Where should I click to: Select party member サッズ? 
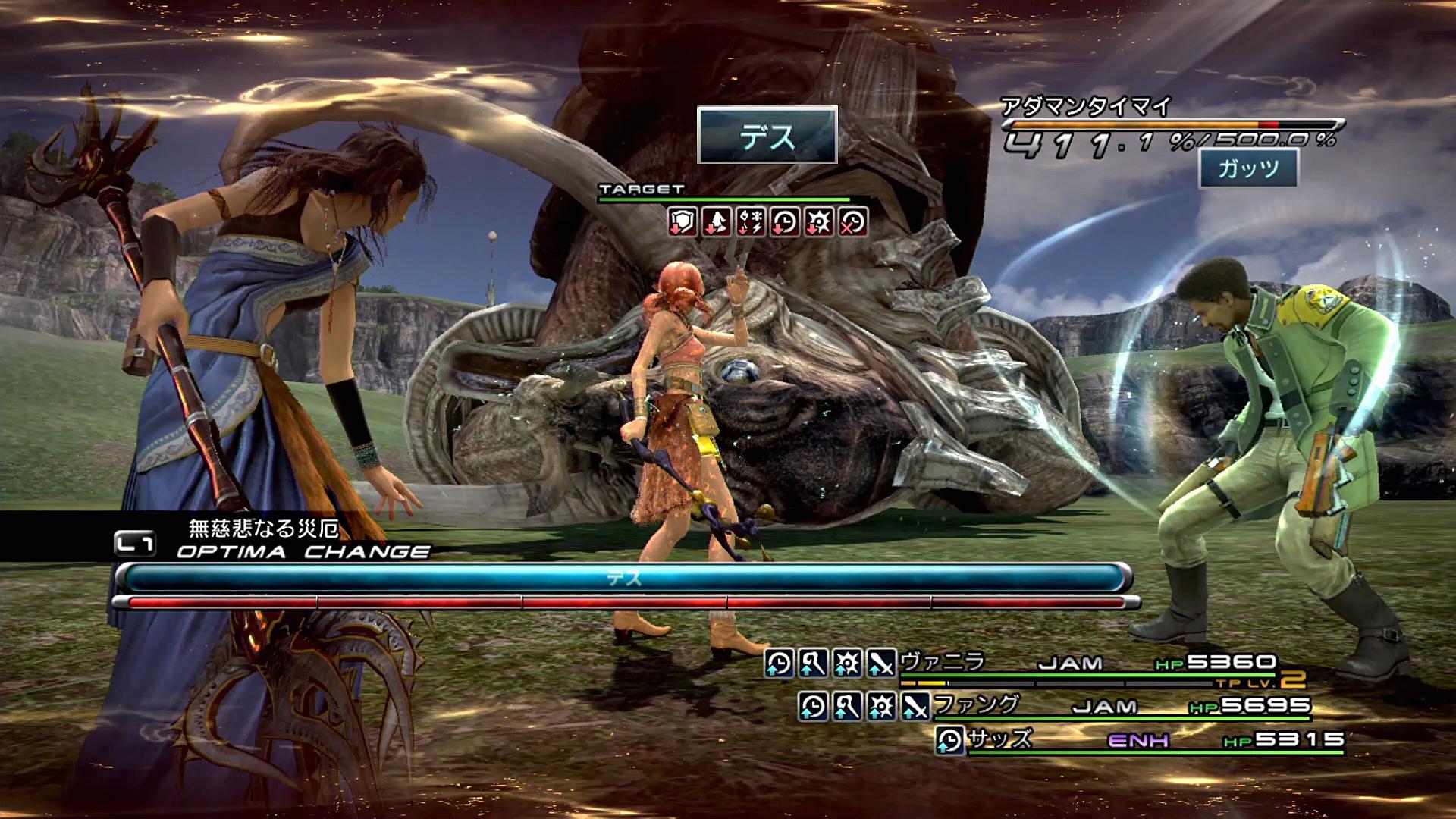pos(1000,739)
